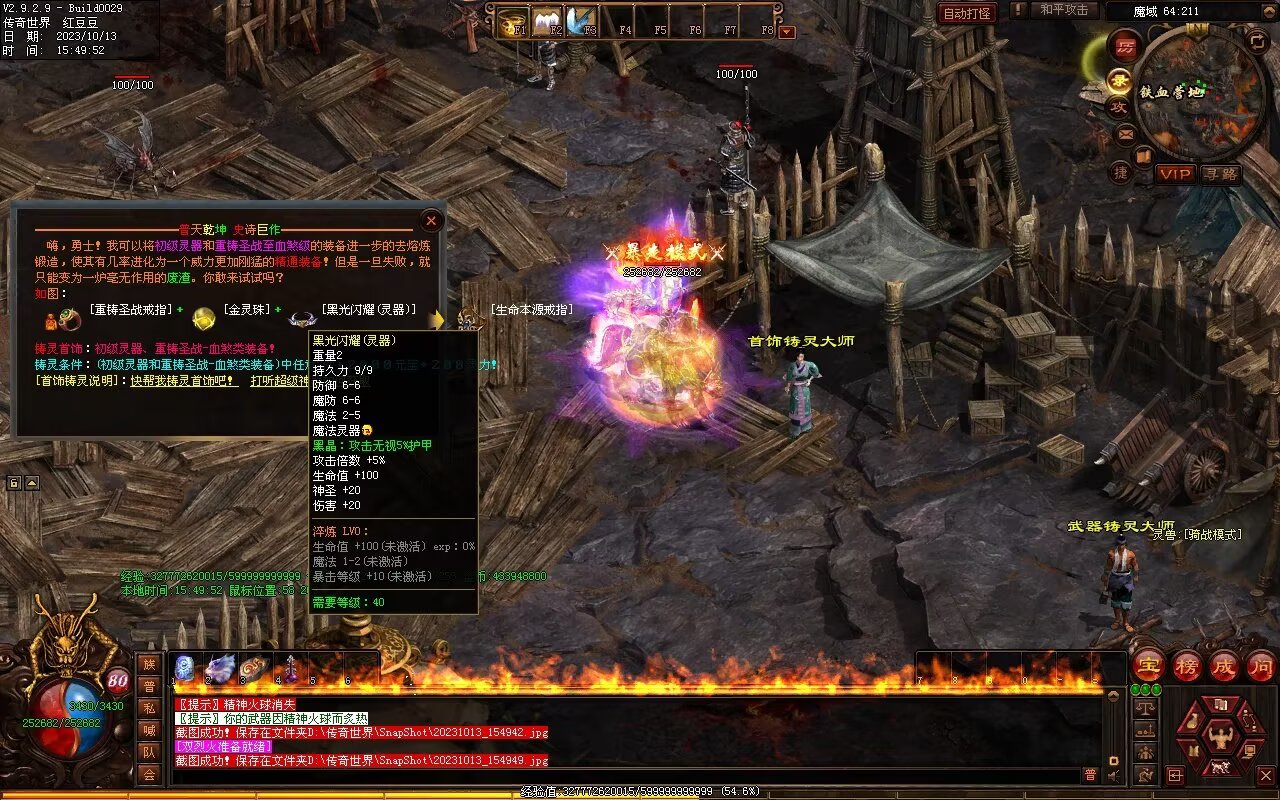Open the 宝 treasure shop button
This screenshot has width=1280, height=800.
[x=1149, y=666]
